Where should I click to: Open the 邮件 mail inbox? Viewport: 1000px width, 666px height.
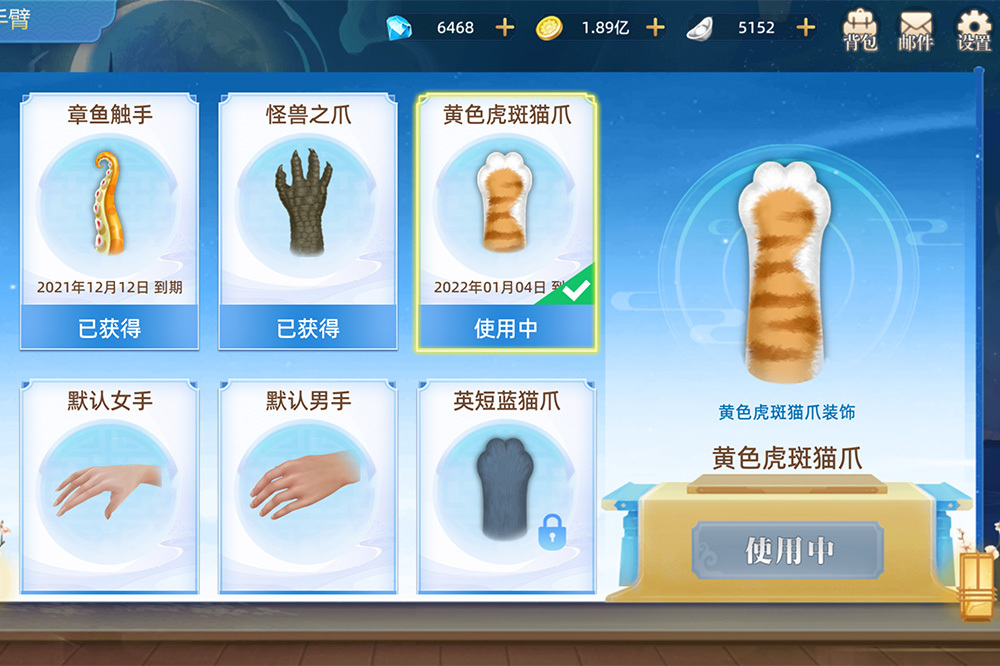[916, 30]
